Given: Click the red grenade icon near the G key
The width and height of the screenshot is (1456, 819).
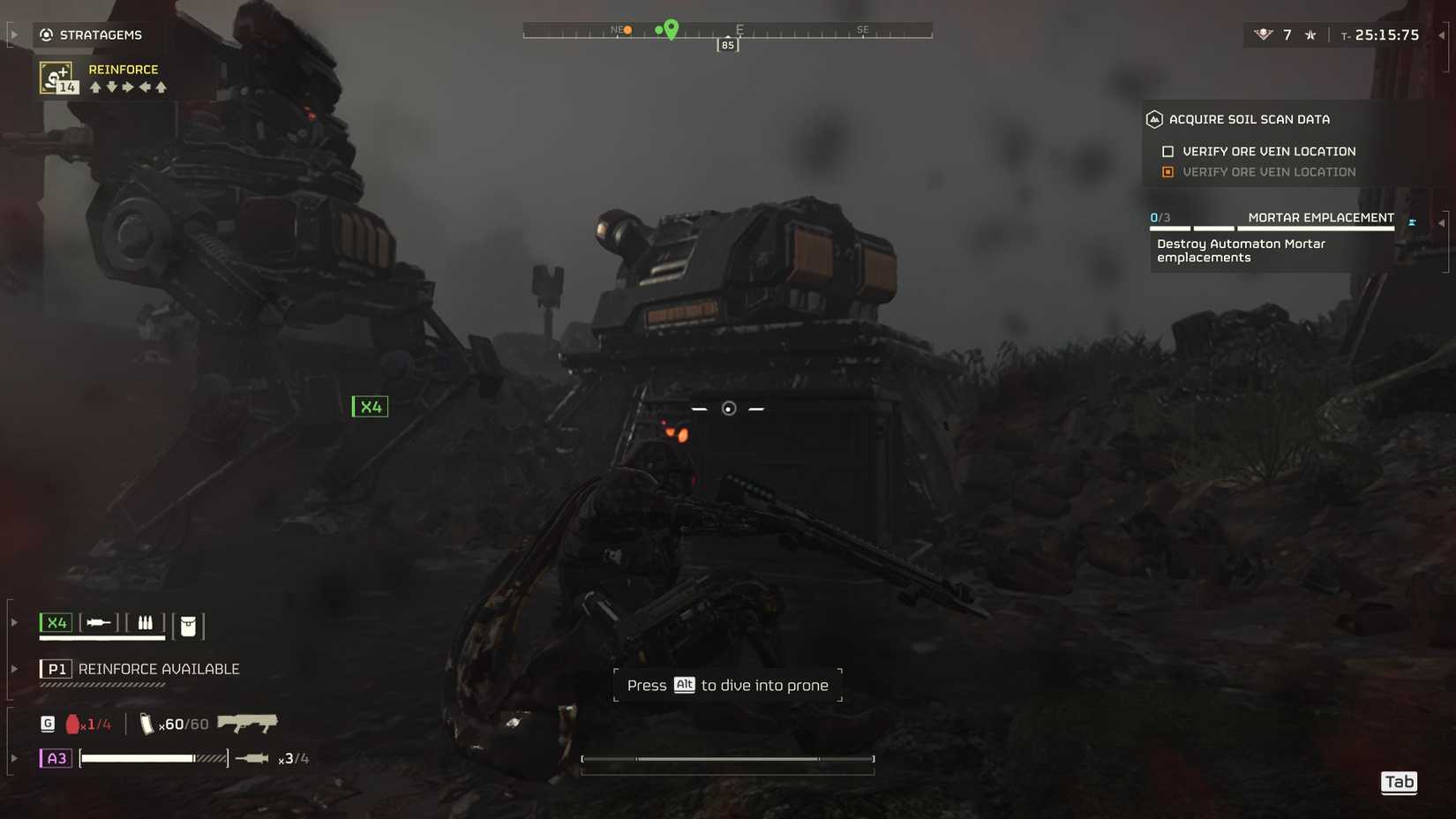Looking at the screenshot, I should point(72,723).
